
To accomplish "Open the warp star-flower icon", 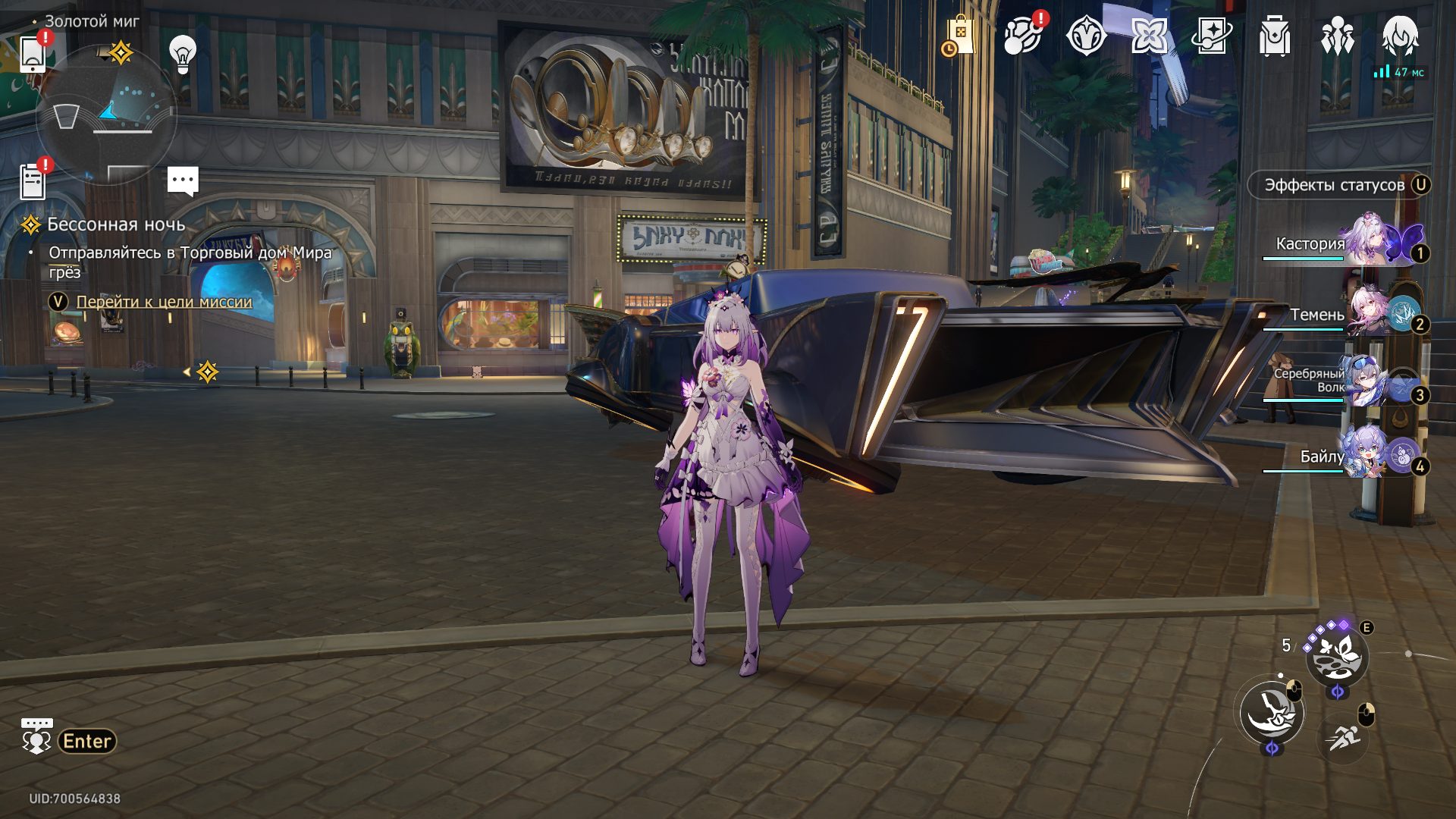I will (1149, 36).
